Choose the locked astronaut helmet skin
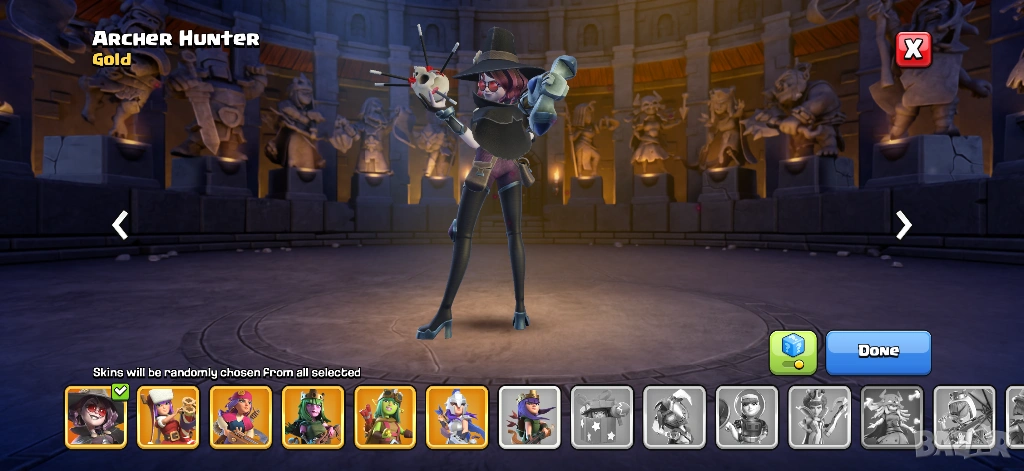The image size is (1024, 471). [747, 417]
